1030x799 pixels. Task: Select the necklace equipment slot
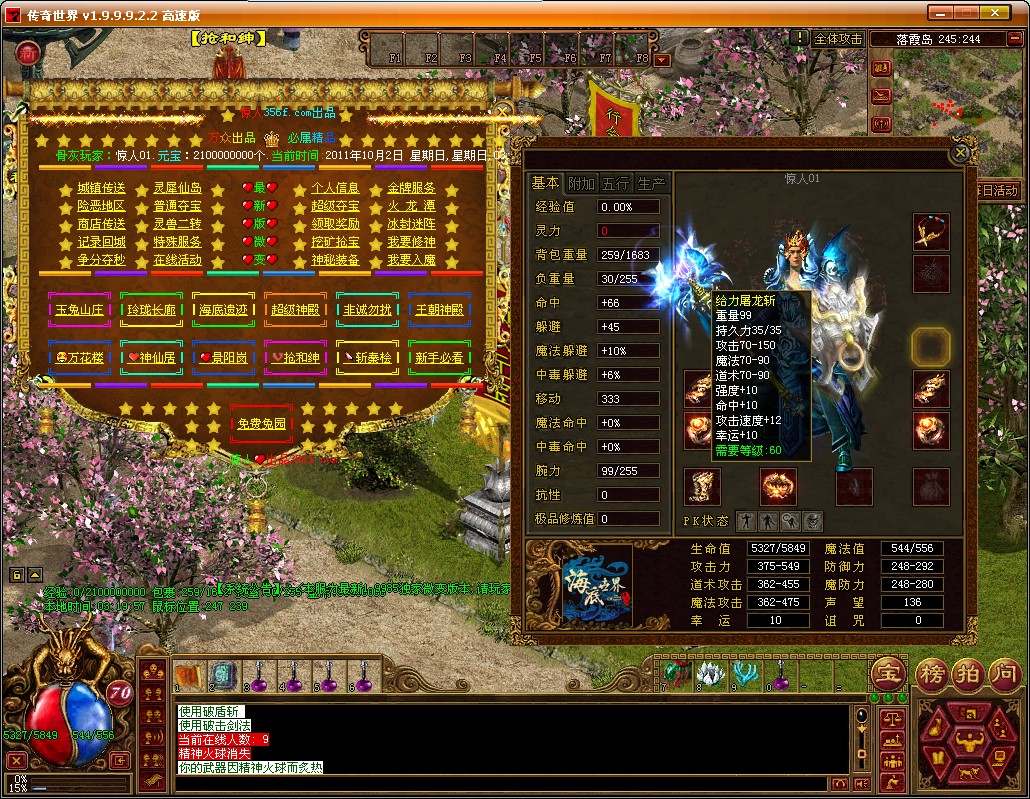[x=931, y=231]
